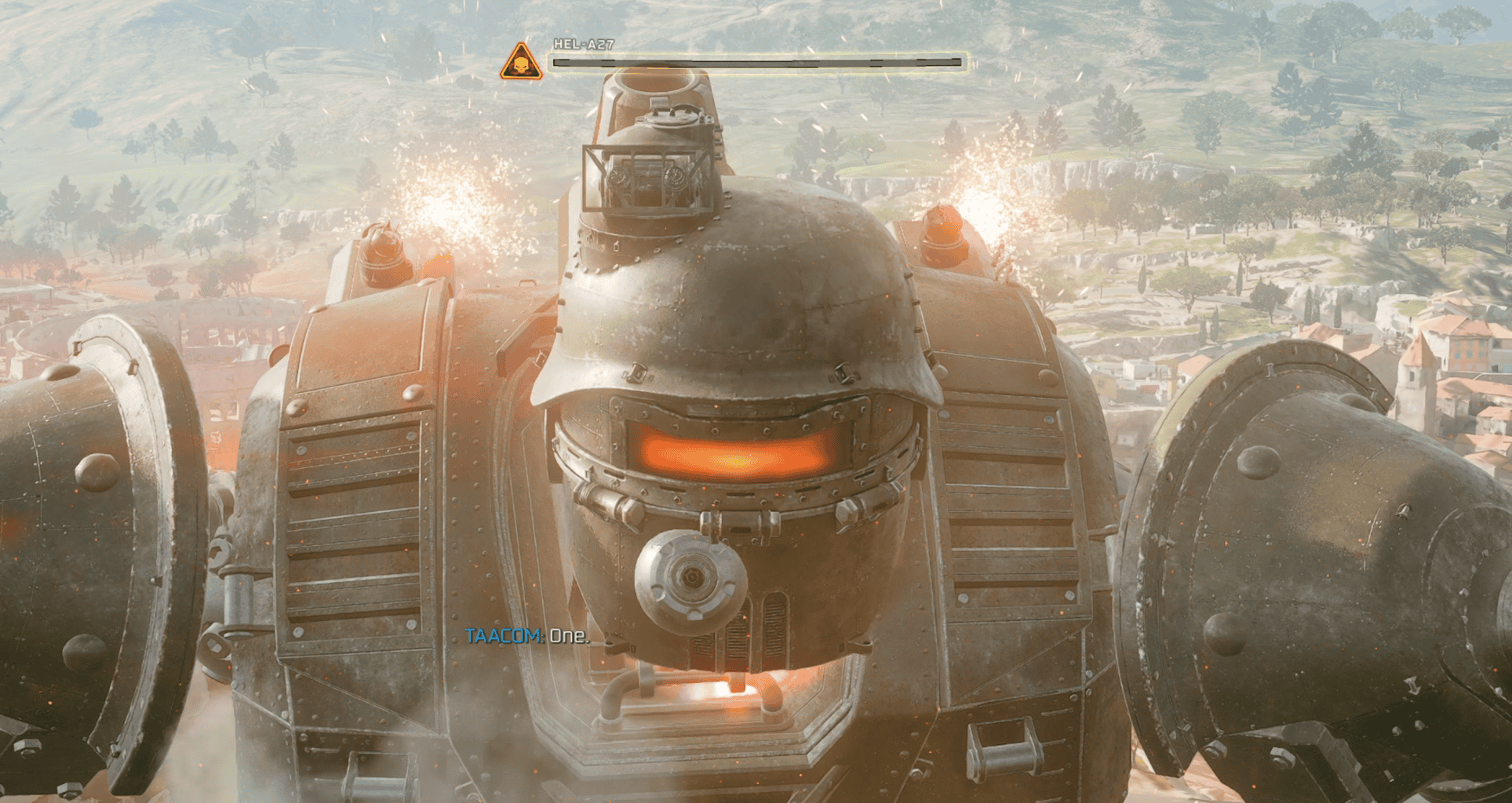Click the TAACOM subtitle text
The image size is (1512, 803).
coord(526,637)
